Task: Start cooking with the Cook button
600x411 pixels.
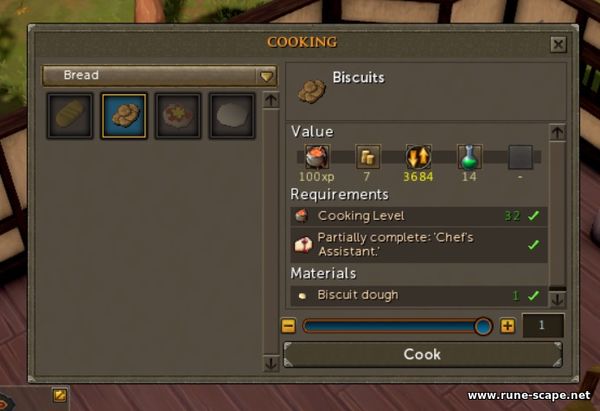Action: click(x=422, y=355)
